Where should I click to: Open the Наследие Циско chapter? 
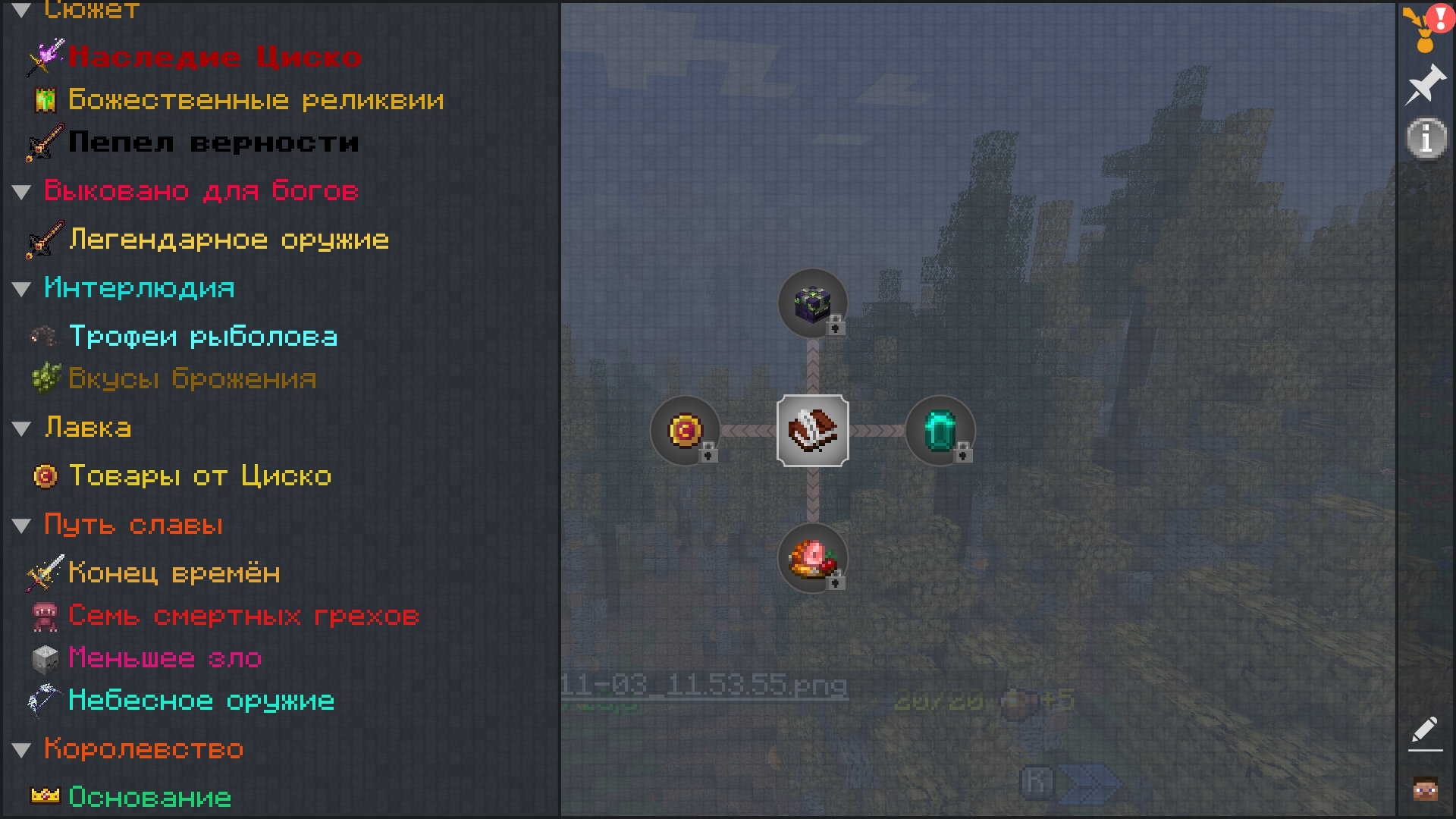[x=215, y=58]
